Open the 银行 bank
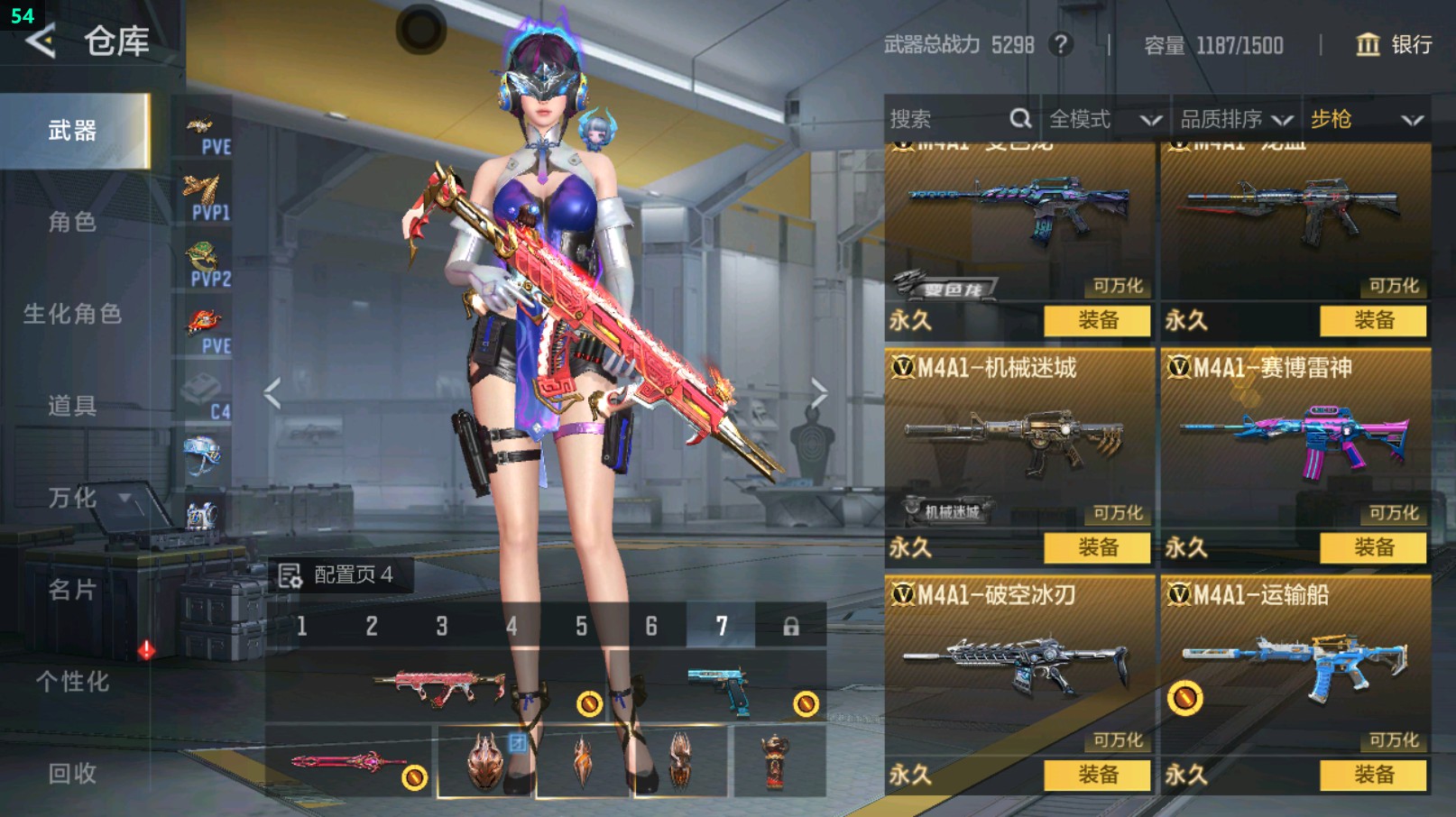1456x817 pixels. click(x=1395, y=44)
